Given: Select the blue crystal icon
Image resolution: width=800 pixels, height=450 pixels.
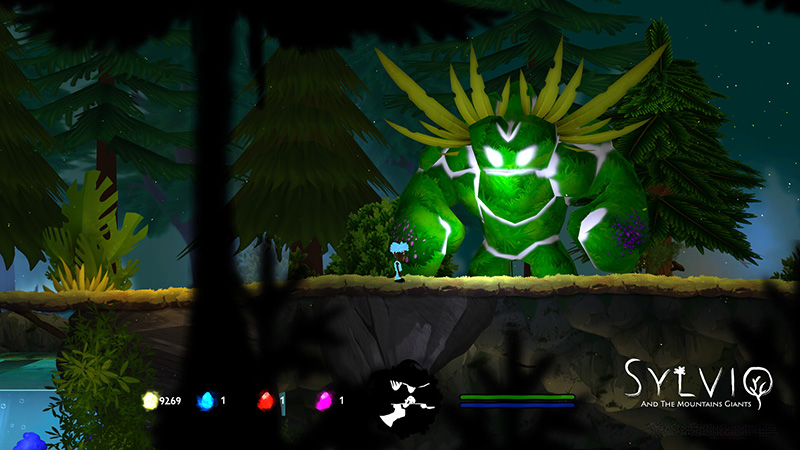Looking at the screenshot, I should pyautogui.click(x=207, y=401).
